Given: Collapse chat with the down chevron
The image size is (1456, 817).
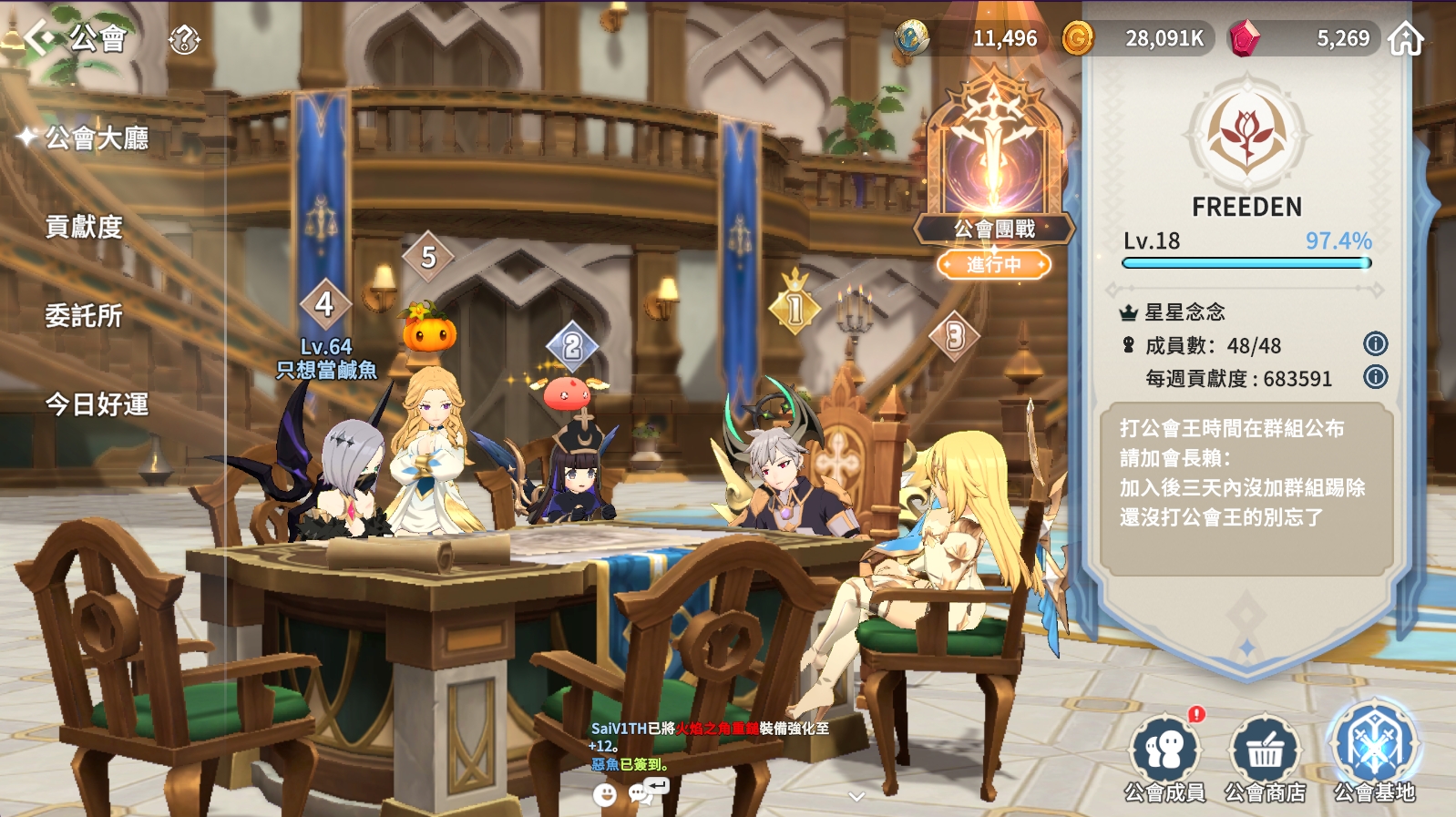Looking at the screenshot, I should 856,797.
